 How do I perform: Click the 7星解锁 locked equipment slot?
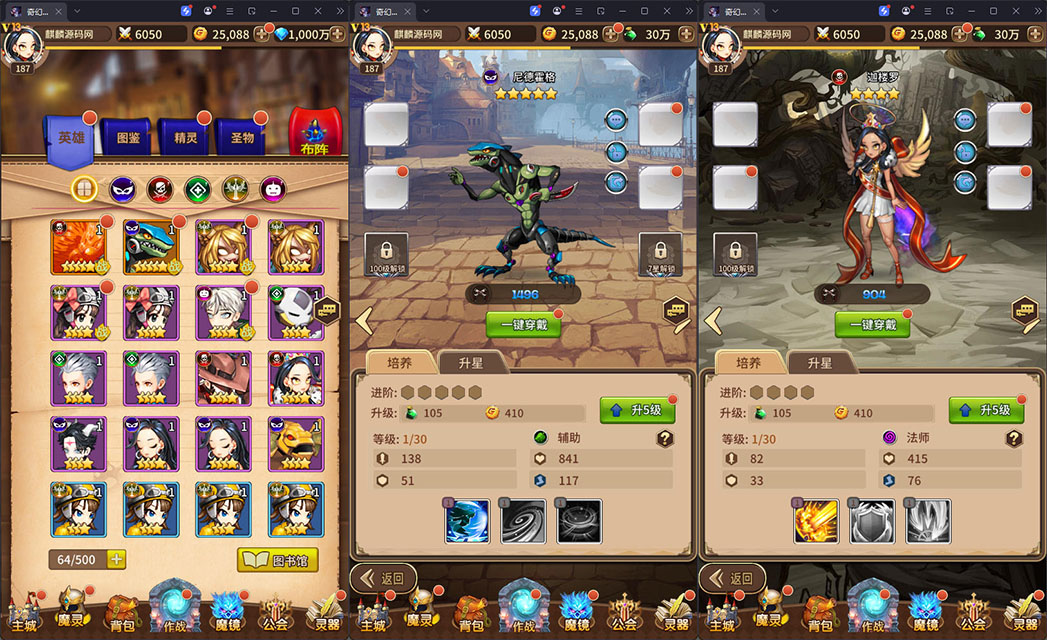[660, 254]
